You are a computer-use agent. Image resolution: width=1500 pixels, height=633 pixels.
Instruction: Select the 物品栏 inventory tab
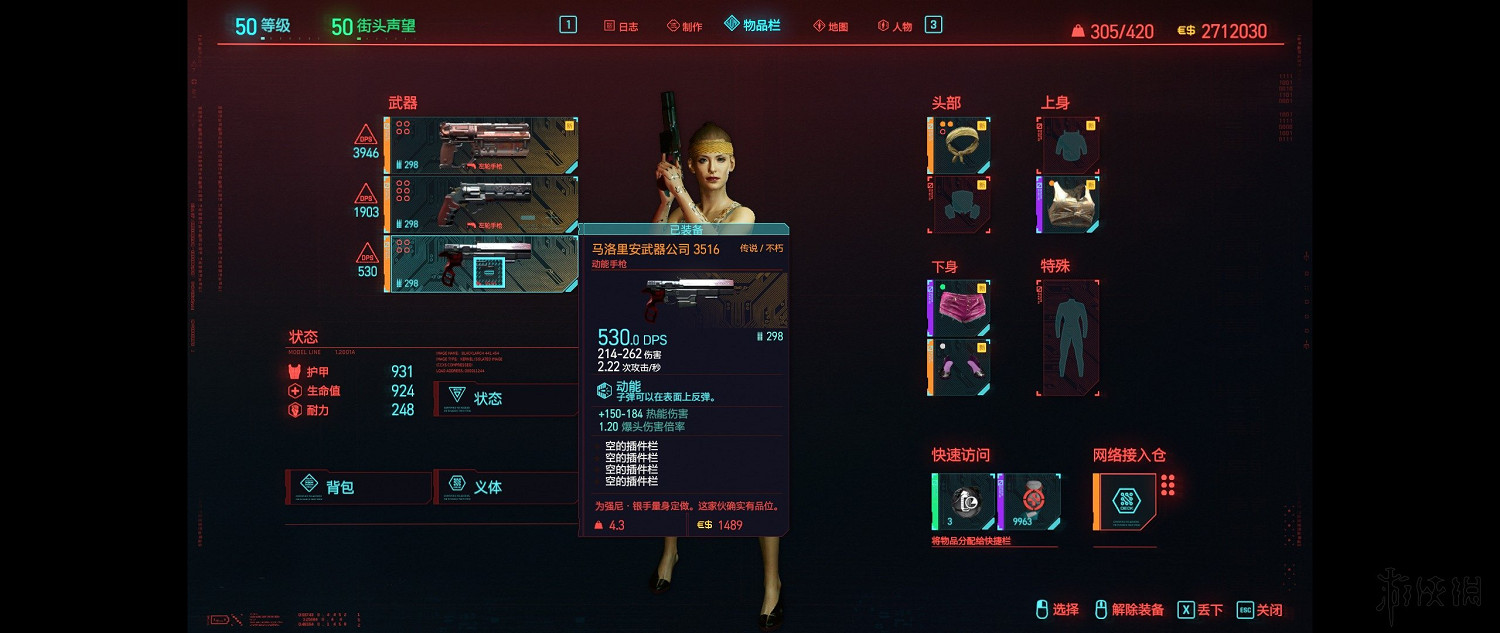point(752,25)
